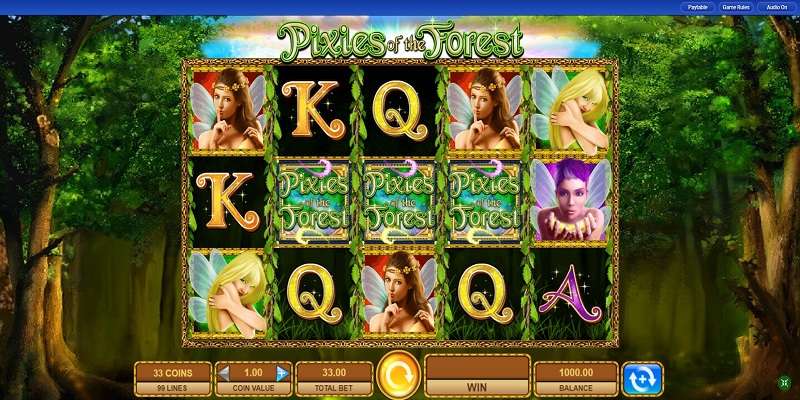Increase the coin value with right arrow
This screenshot has width=800, height=400.
pos(283,372)
